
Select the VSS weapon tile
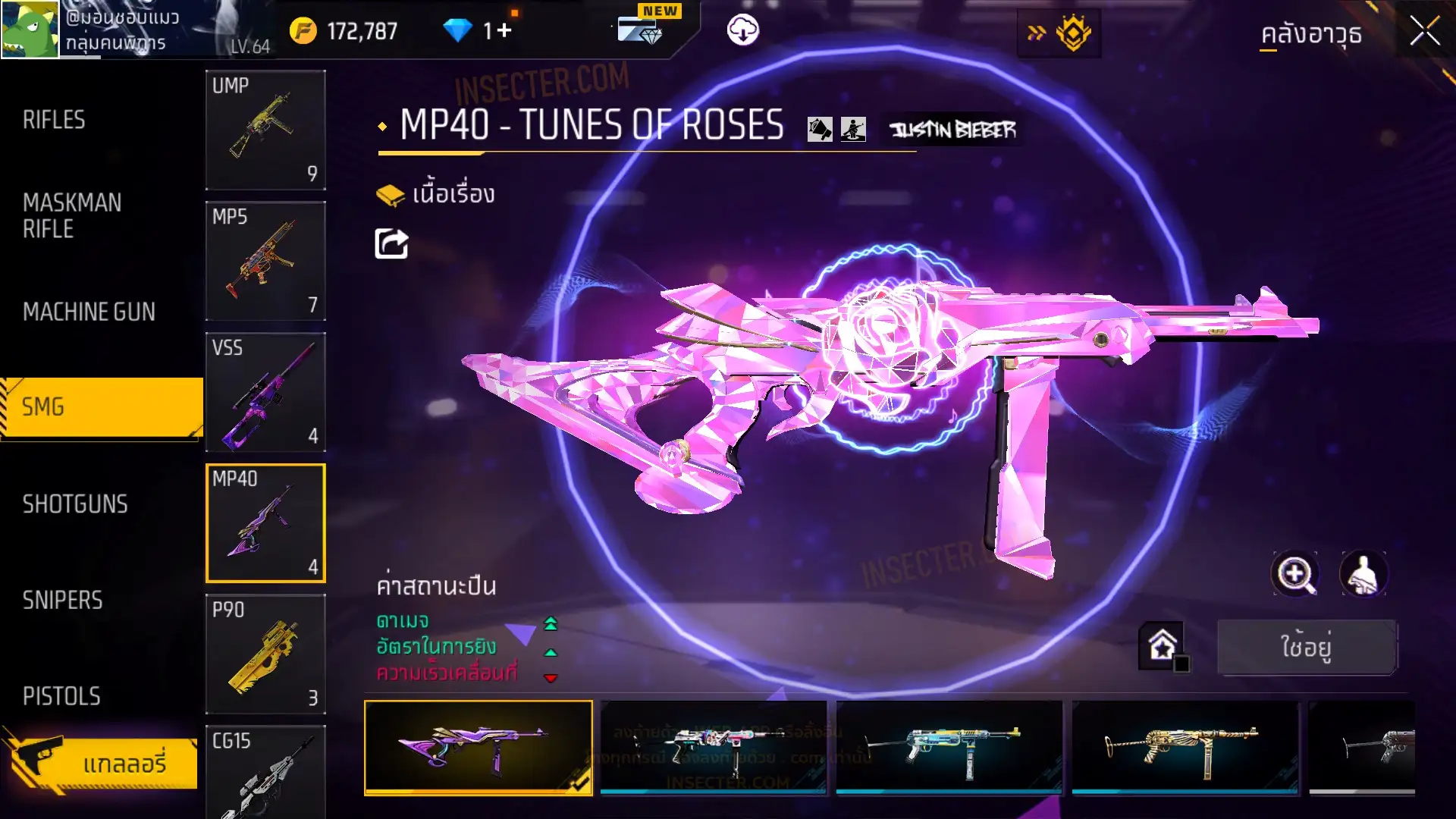tap(265, 392)
